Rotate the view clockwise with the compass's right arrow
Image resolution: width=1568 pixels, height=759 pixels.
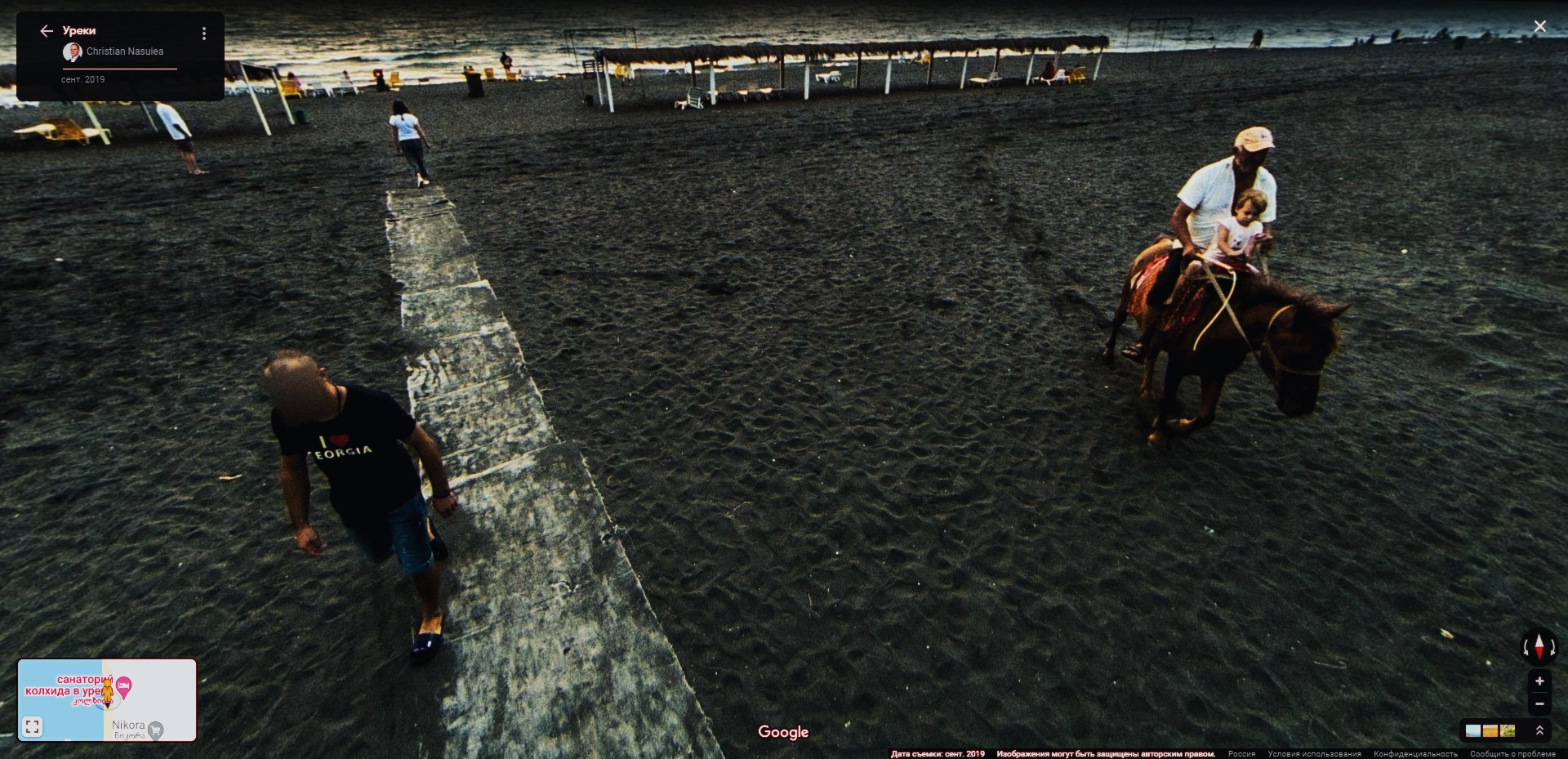coord(1553,647)
